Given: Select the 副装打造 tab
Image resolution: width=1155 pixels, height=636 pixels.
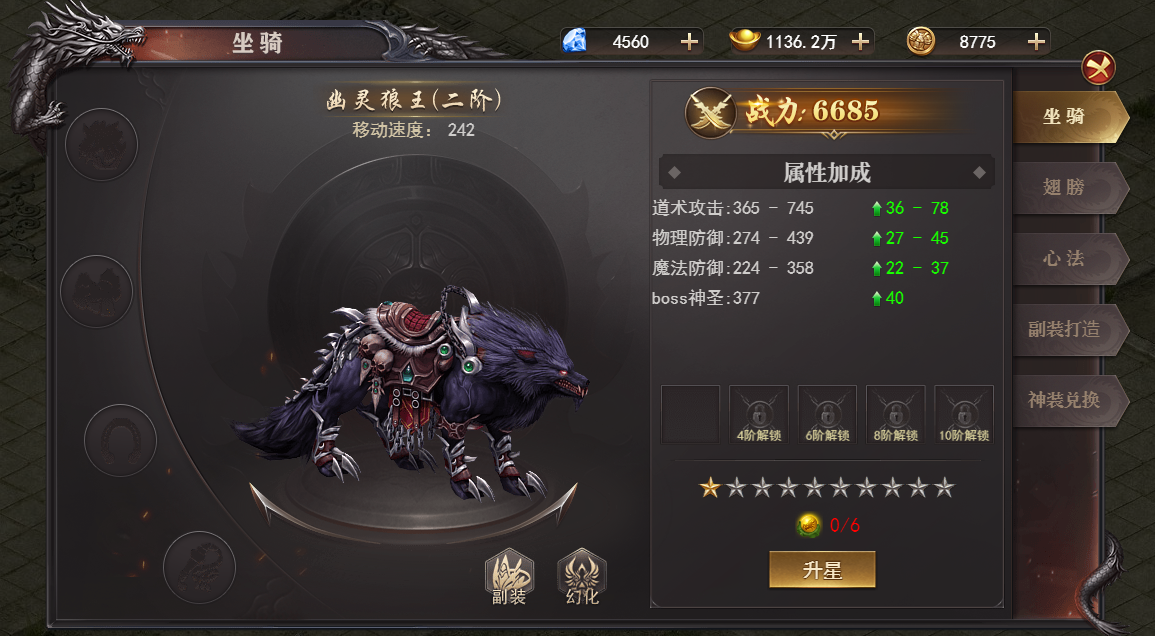Looking at the screenshot, I should [1064, 329].
